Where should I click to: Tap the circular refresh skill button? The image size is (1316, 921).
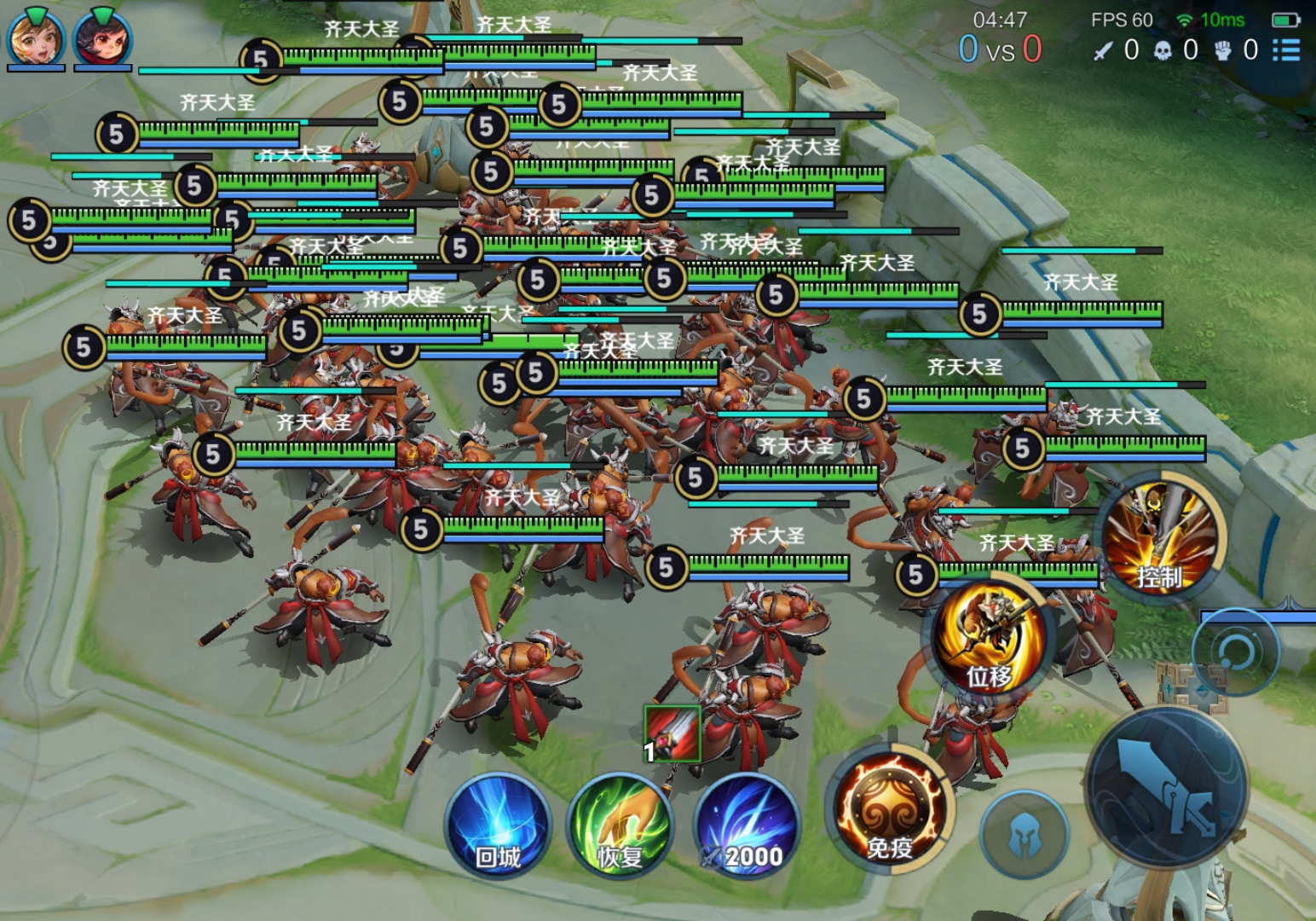[x=1234, y=652]
